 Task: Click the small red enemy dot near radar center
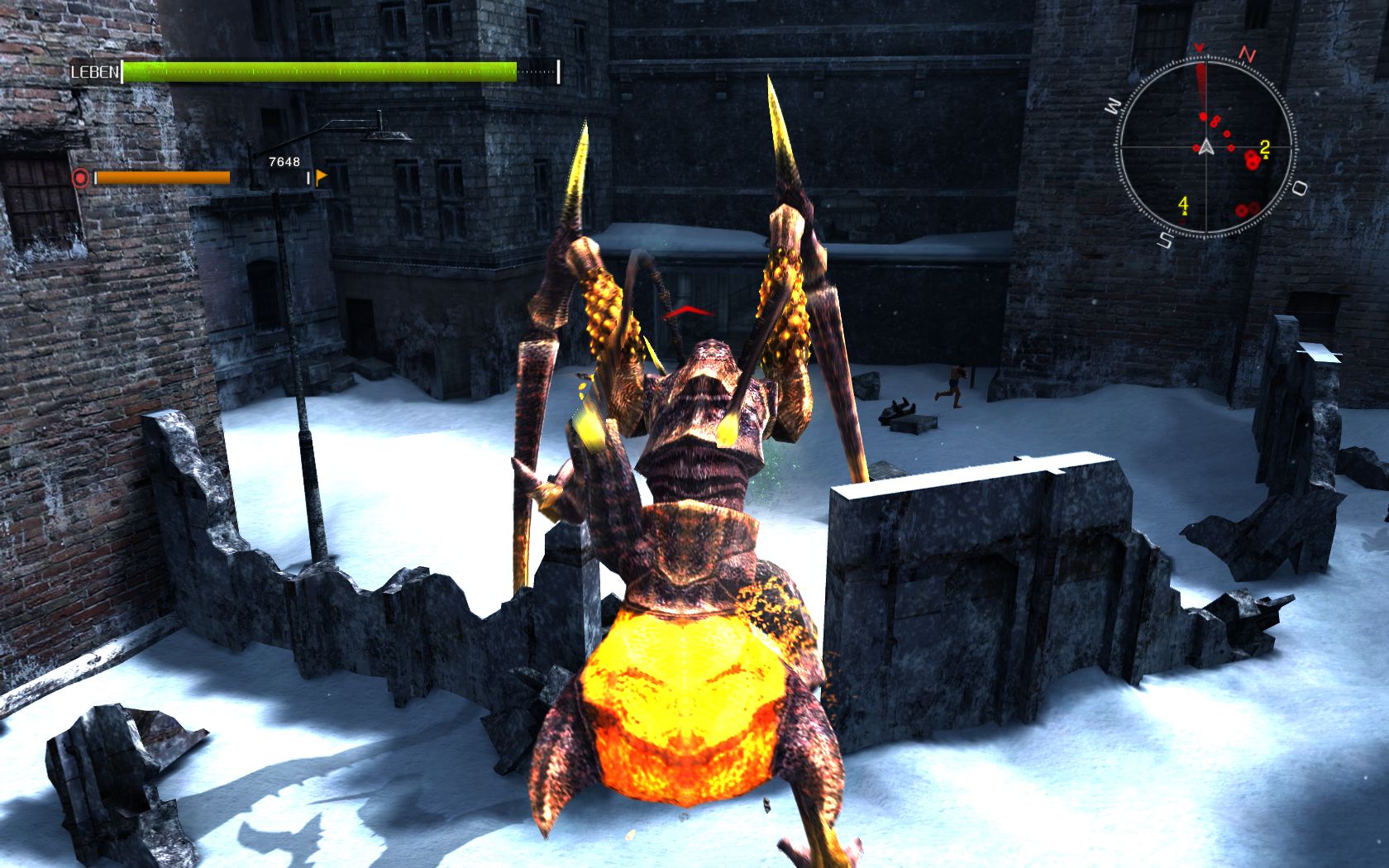point(1230,146)
